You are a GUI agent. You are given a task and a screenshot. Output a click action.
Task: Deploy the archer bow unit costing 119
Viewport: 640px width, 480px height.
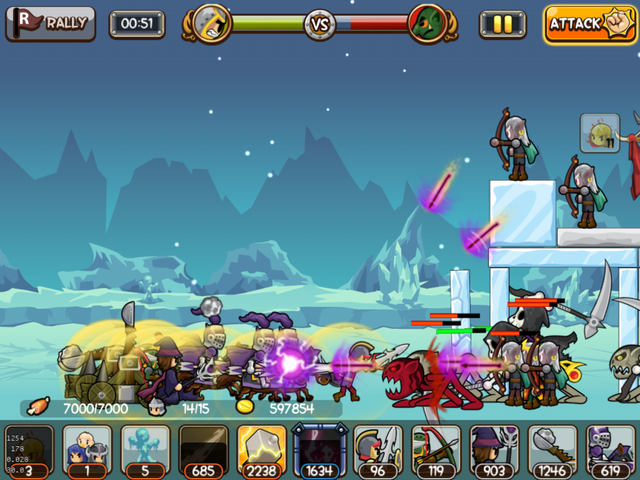tap(435, 450)
